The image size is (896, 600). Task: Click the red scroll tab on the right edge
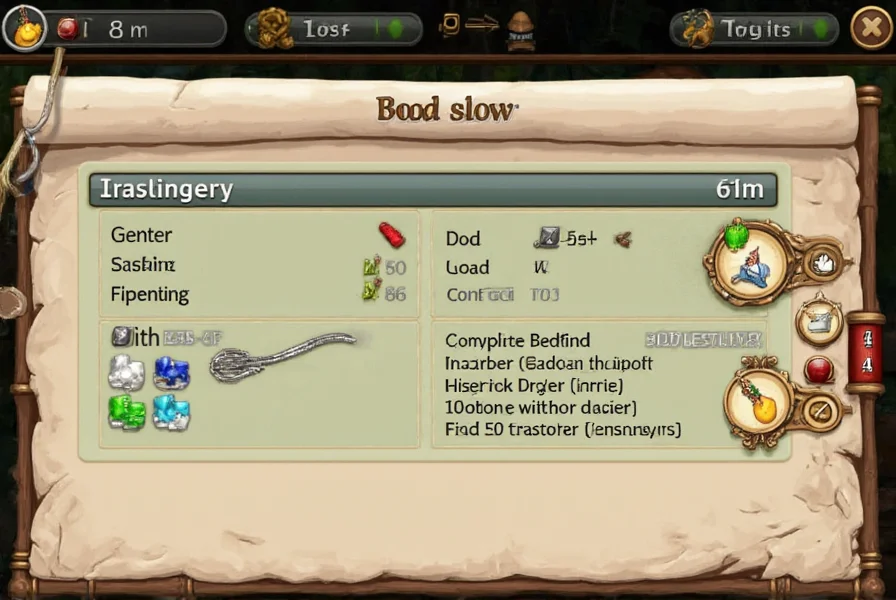click(x=865, y=350)
